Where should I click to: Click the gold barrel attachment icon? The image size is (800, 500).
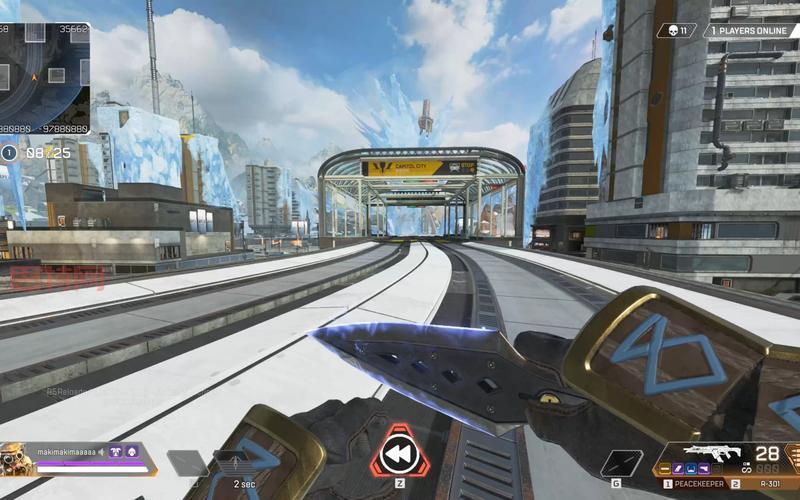665,468
